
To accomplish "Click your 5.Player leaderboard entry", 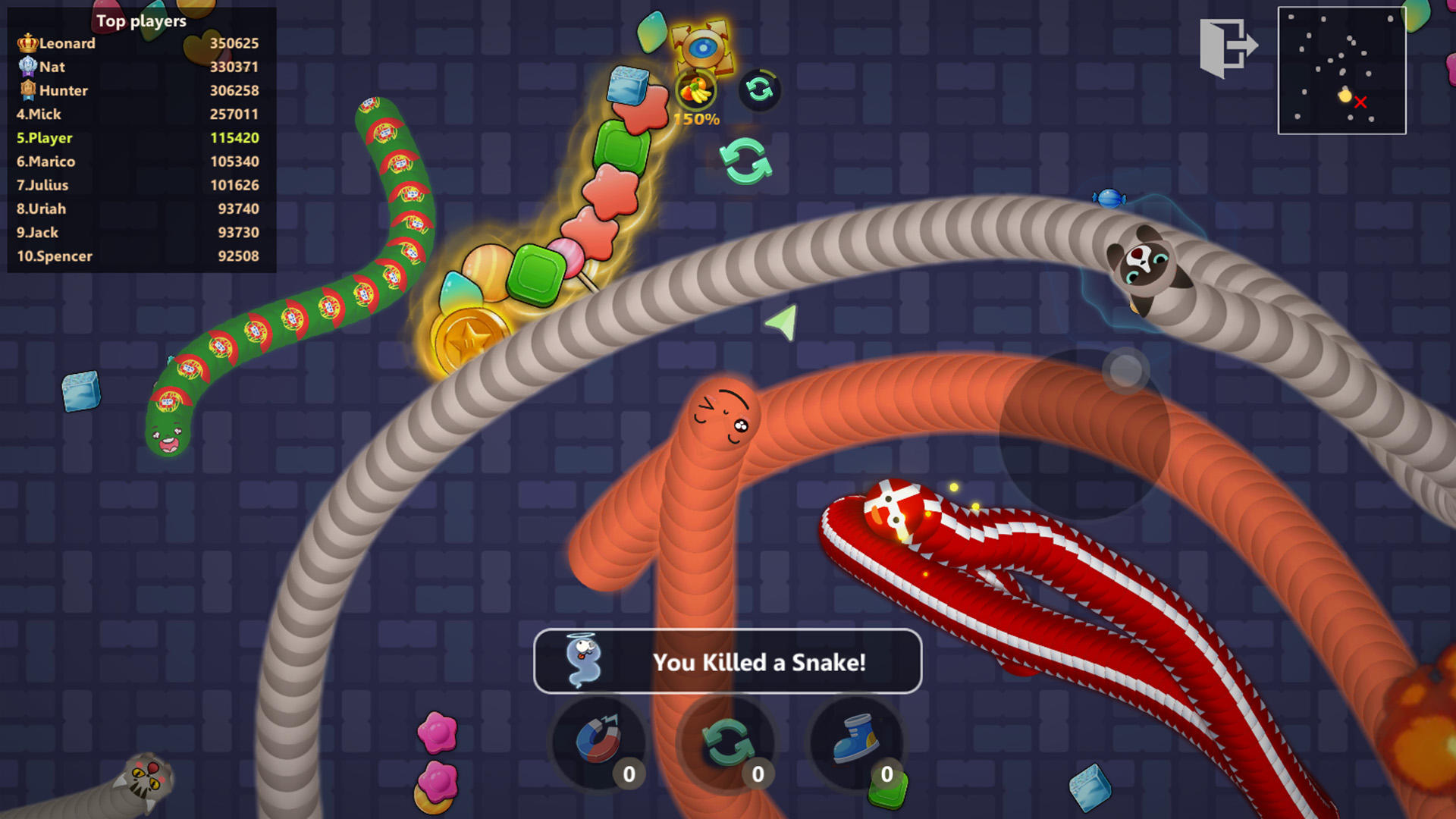I will 43,138.
